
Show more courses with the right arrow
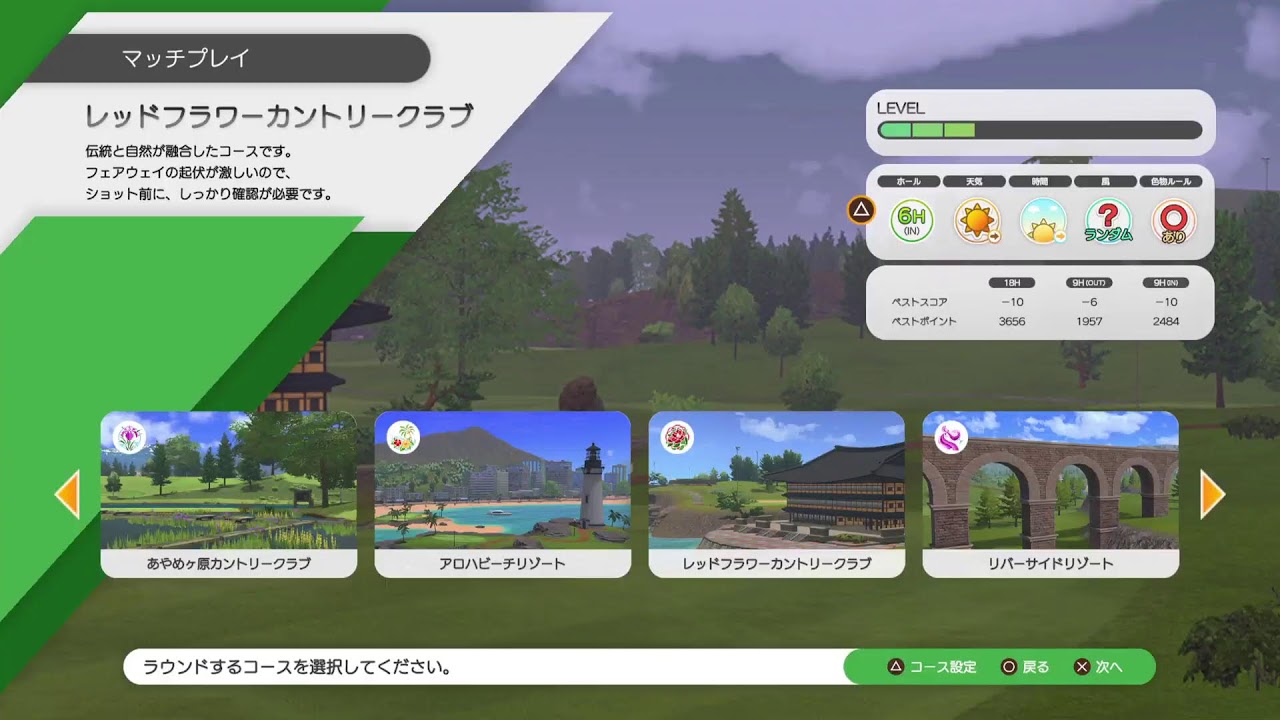1212,494
